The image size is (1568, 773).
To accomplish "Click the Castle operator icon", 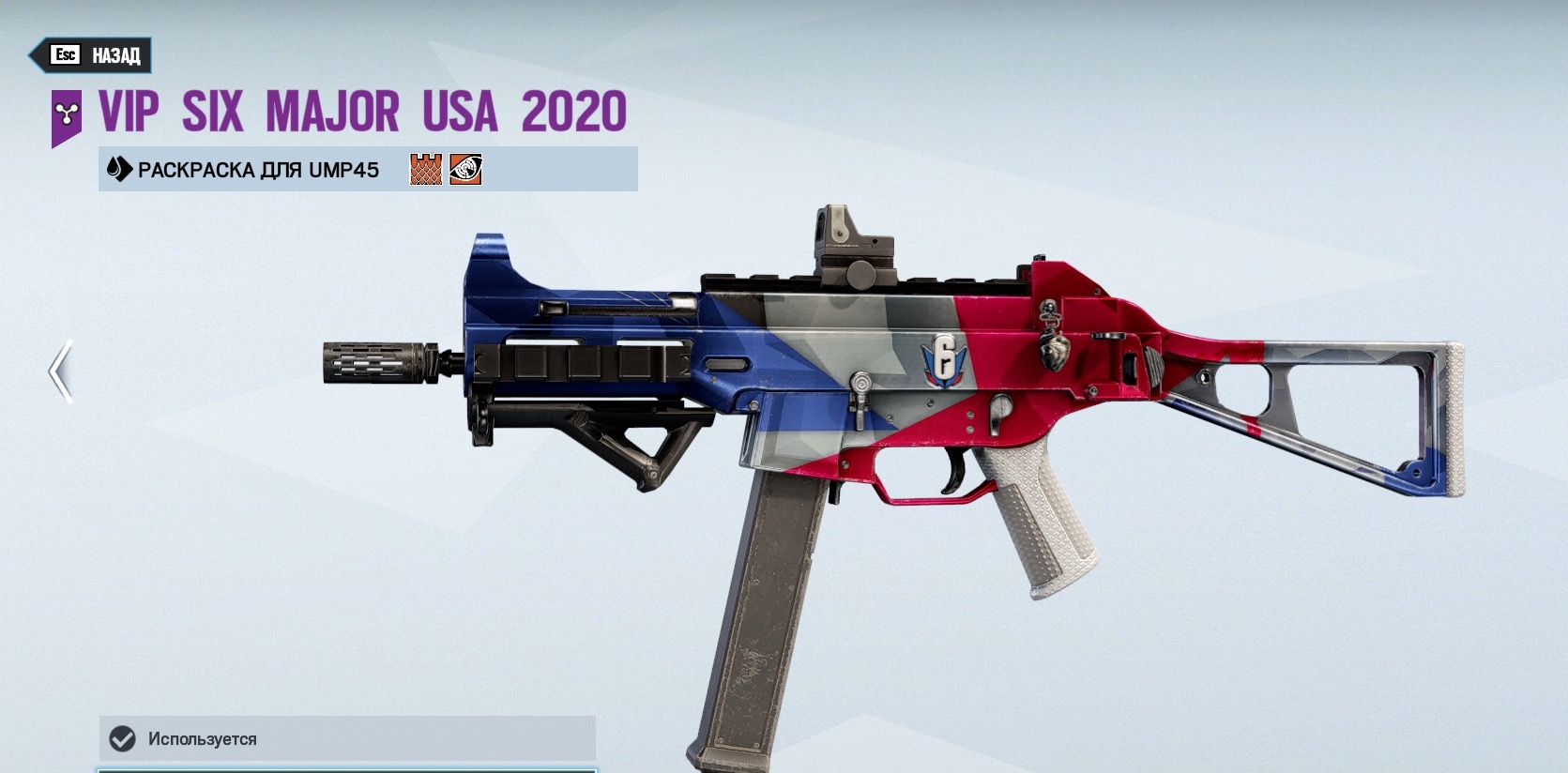I will pyautogui.click(x=425, y=170).
